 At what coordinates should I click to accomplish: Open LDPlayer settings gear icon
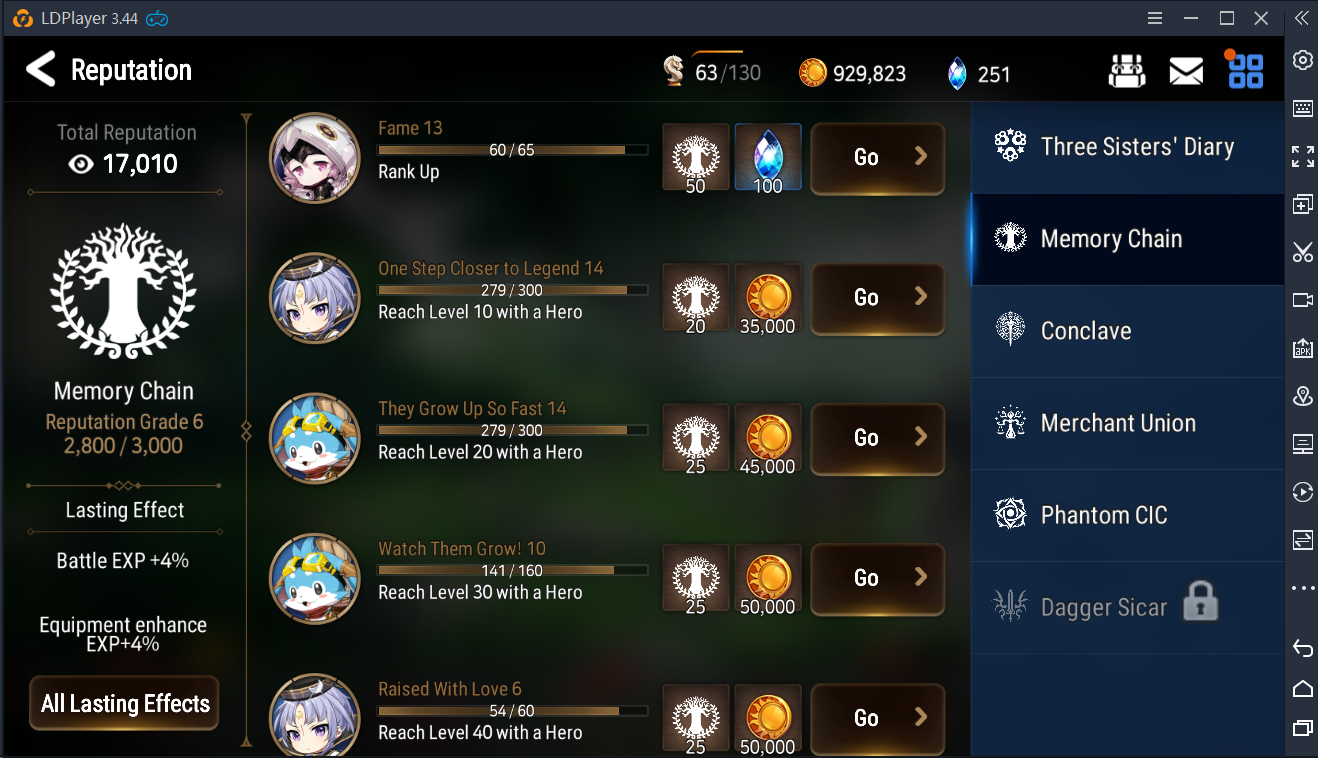pos(1303,60)
